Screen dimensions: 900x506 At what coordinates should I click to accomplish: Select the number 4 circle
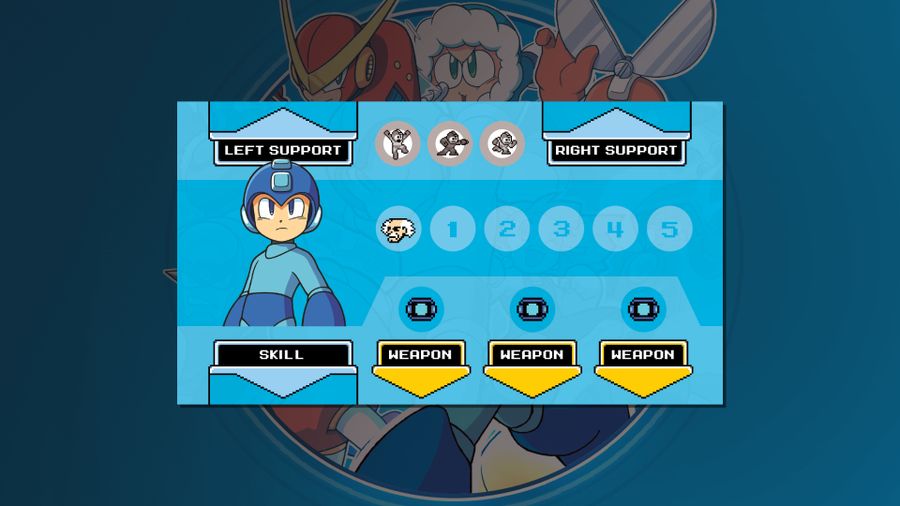coord(615,230)
